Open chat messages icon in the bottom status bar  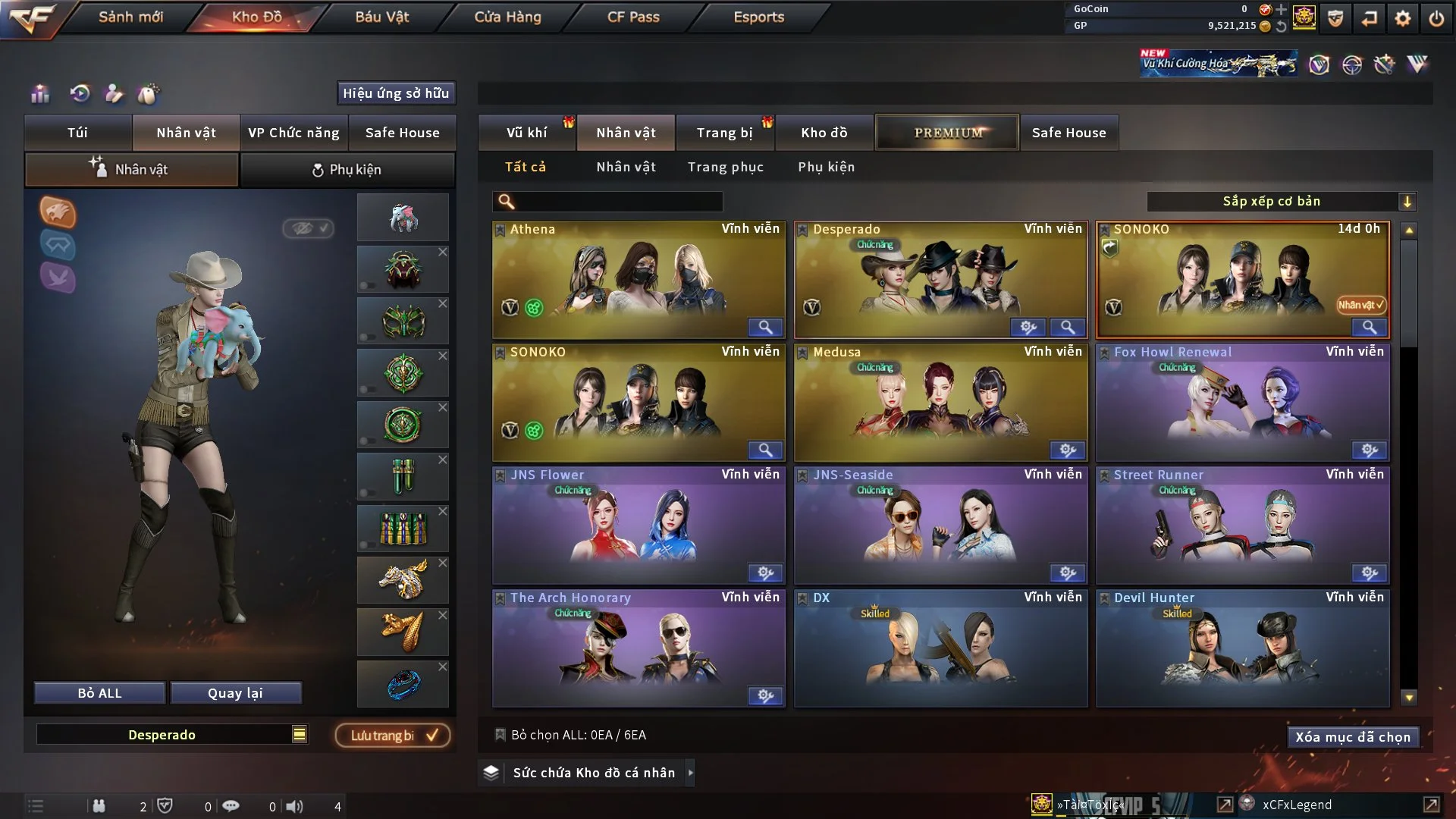(x=231, y=805)
